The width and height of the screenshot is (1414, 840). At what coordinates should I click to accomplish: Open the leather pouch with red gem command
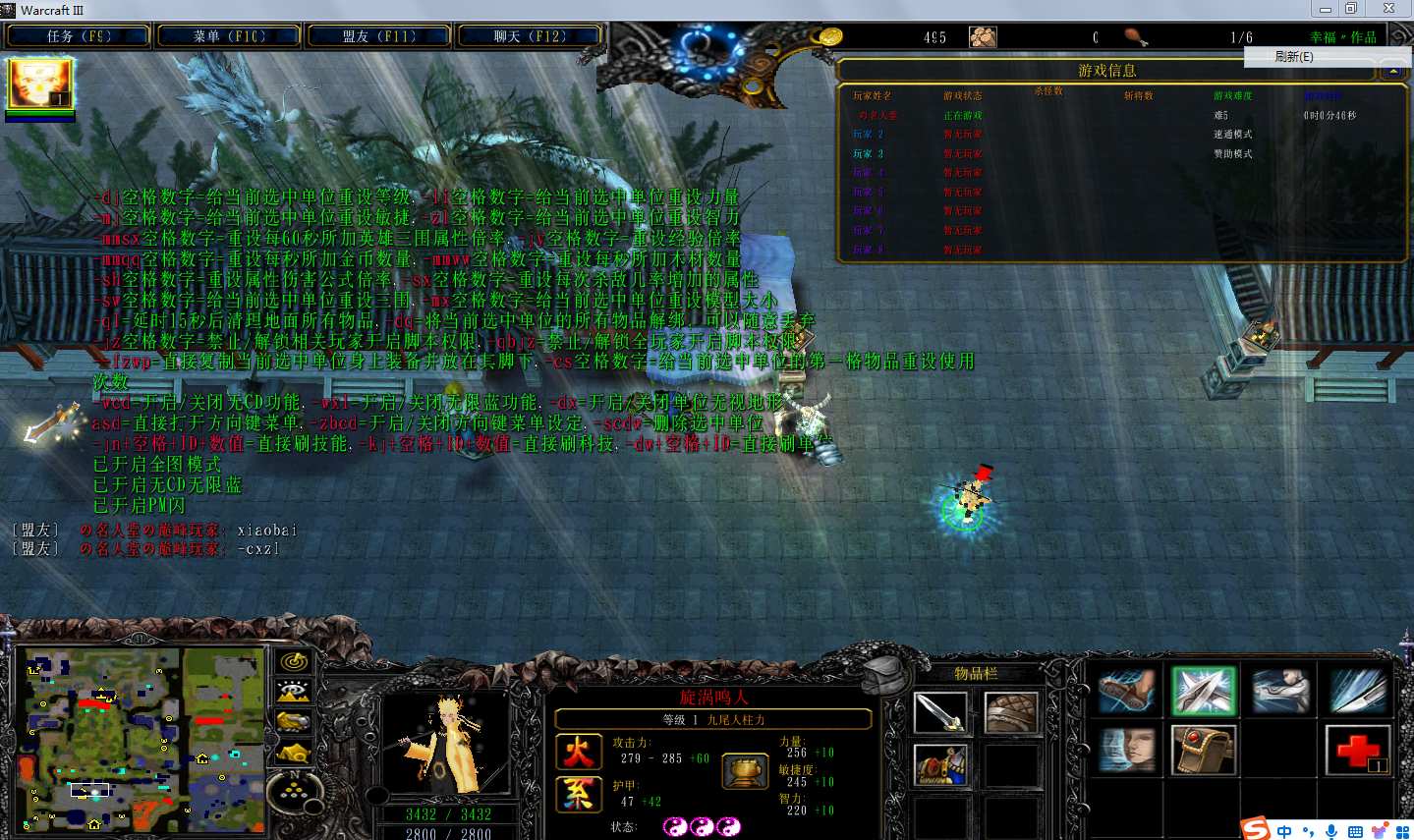coord(1203,751)
